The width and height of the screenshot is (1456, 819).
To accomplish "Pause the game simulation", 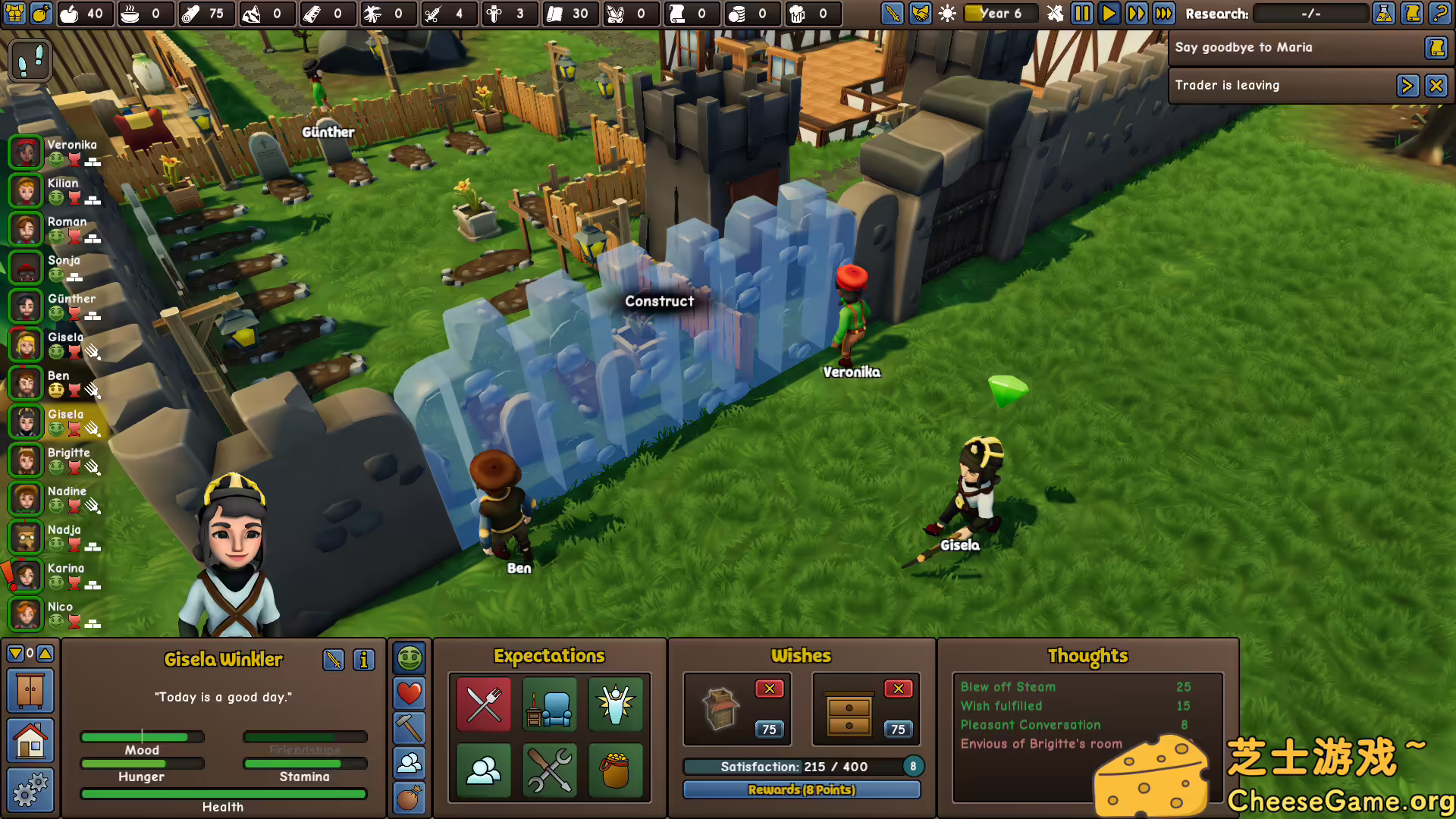I will pyautogui.click(x=1081, y=13).
